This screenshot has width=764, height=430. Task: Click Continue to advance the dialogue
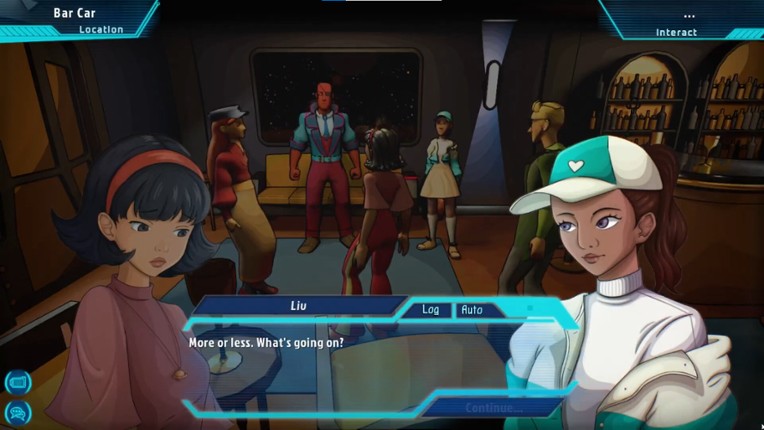[493, 408]
